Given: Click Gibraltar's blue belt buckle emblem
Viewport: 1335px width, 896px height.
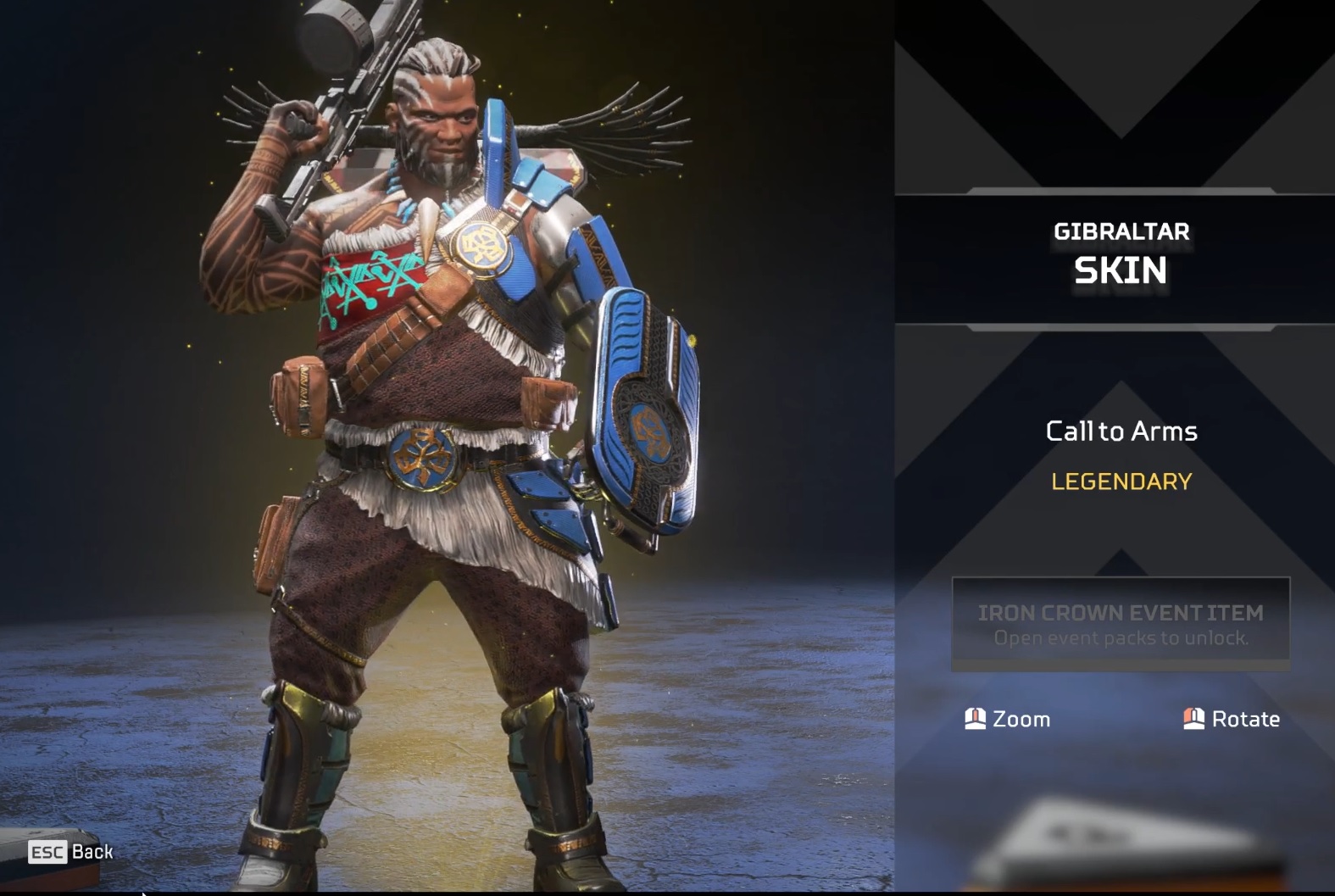Looking at the screenshot, I should click(421, 459).
